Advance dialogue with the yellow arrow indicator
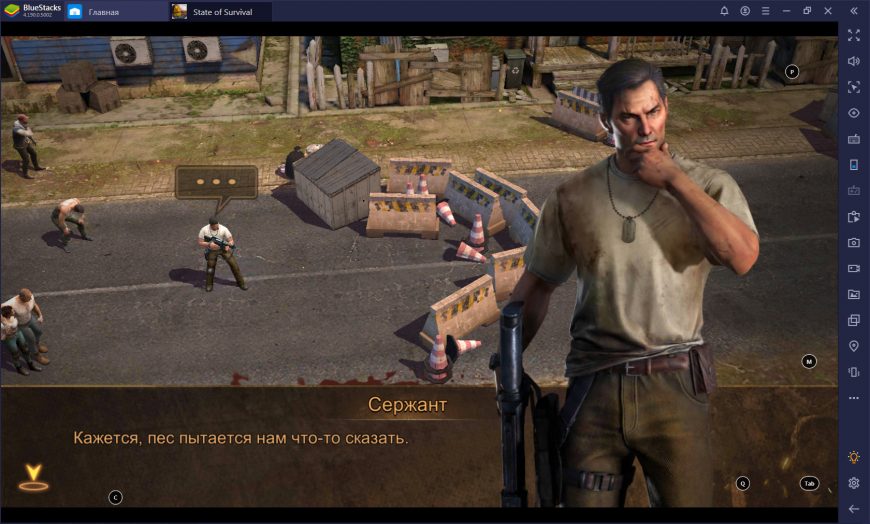 point(34,477)
